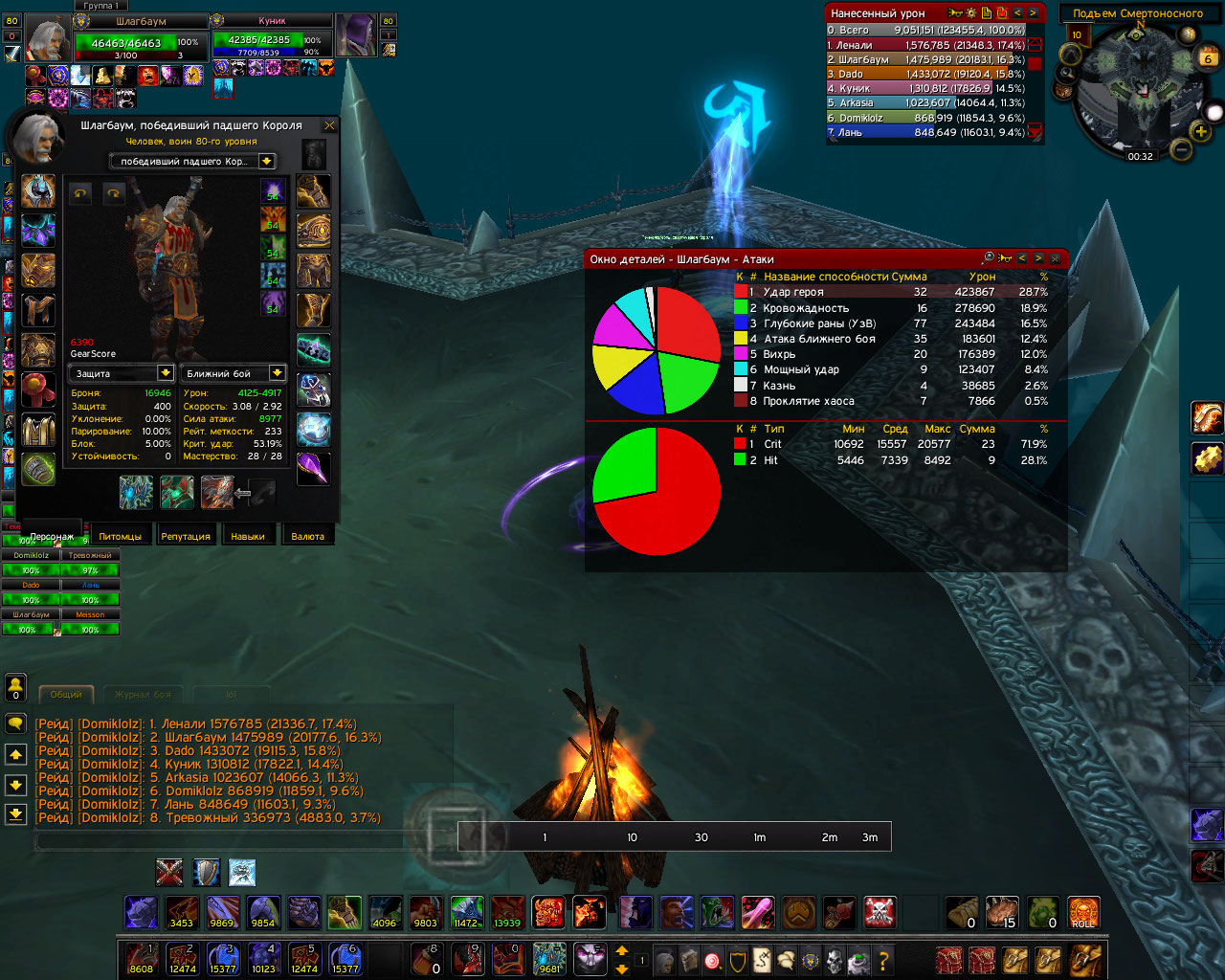This screenshot has width=1225, height=980.
Task: Show the Валюта tab
Action: click(307, 536)
